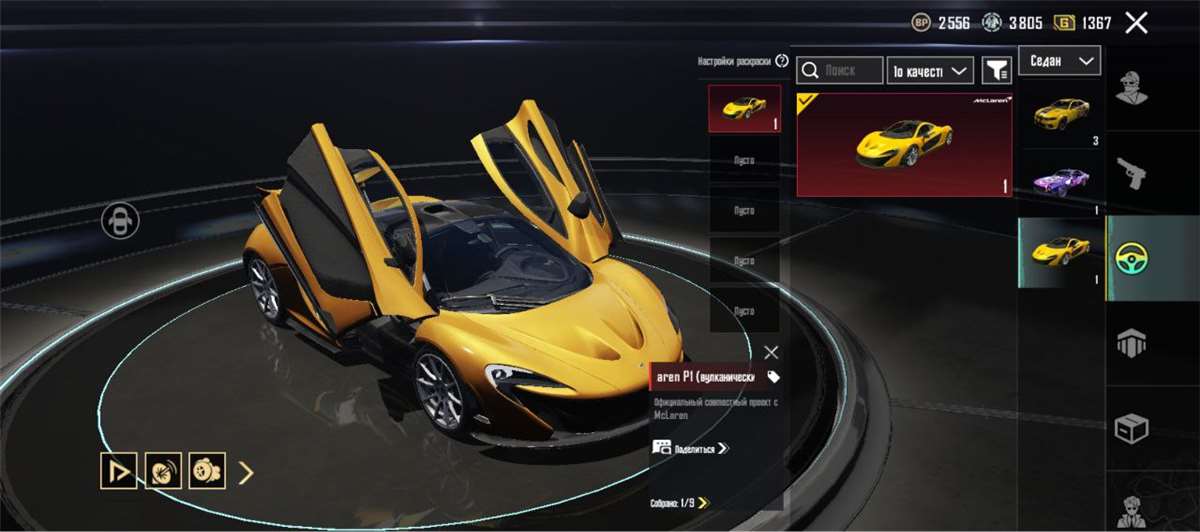Open the parachute crate category tab
This screenshot has width=1200, height=532.
pos(1132,343)
